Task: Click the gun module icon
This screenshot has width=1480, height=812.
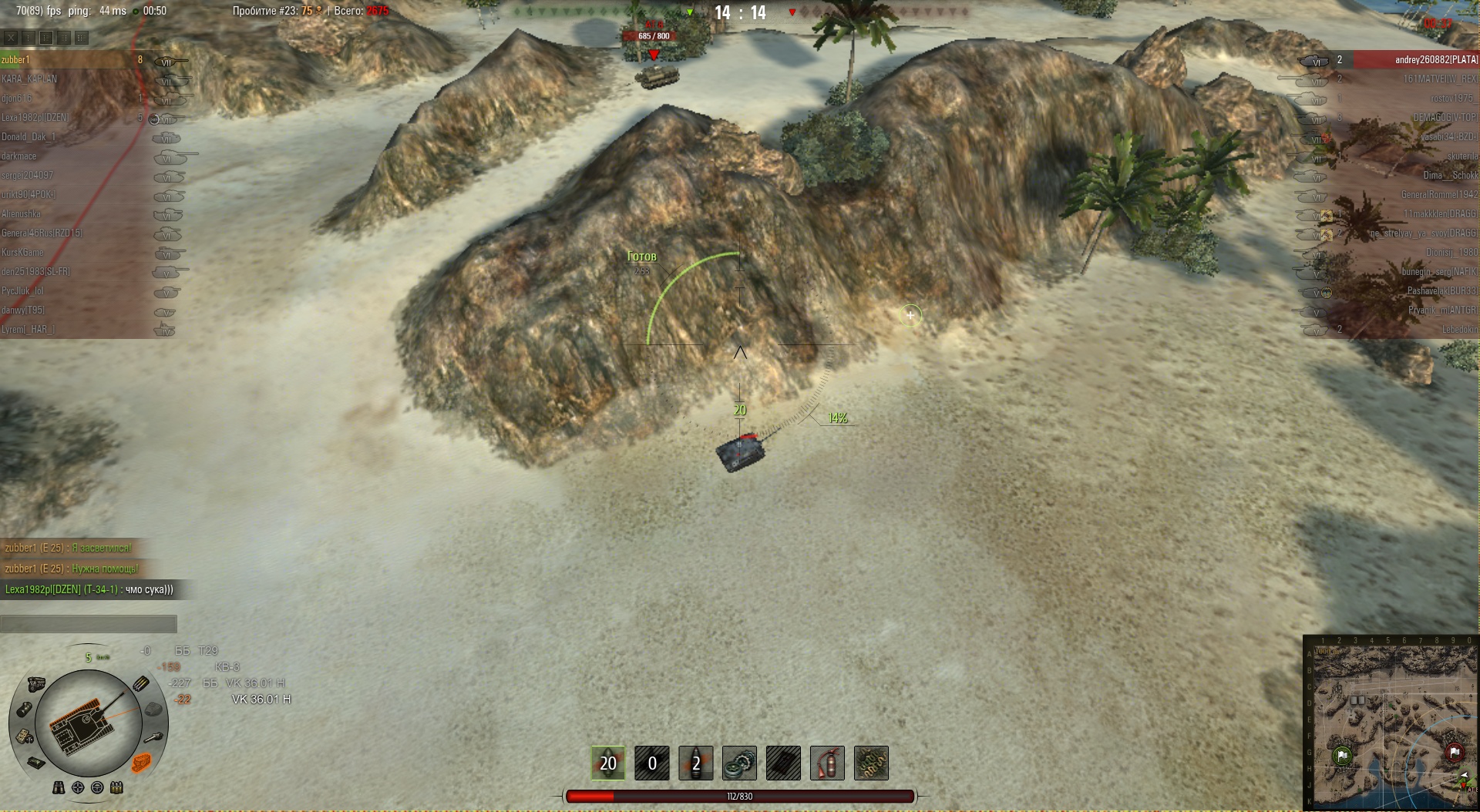Action: tap(155, 737)
